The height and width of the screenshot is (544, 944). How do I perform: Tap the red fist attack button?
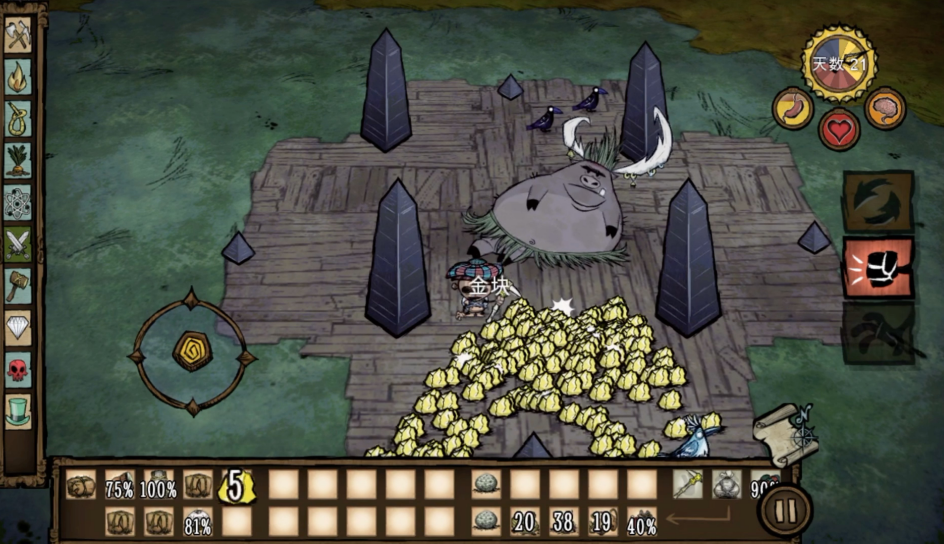pyautogui.click(x=878, y=268)
